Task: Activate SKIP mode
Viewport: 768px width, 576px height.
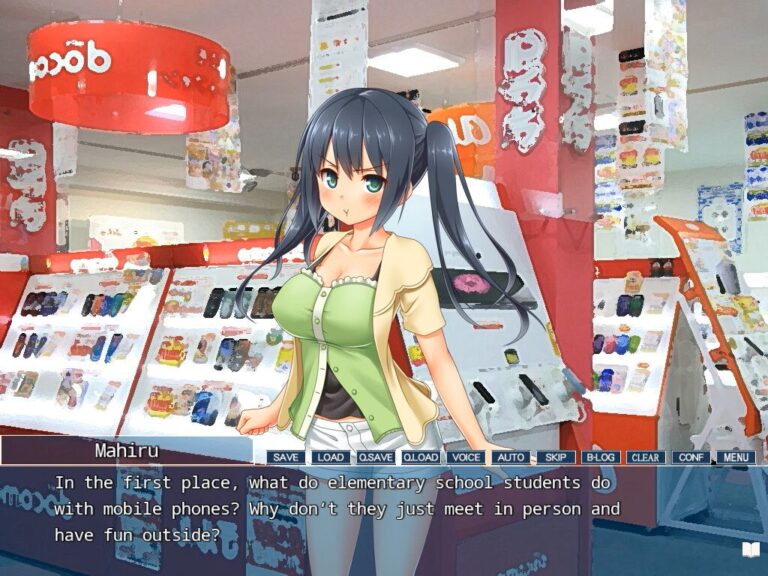Action: [x=555, y=457]
